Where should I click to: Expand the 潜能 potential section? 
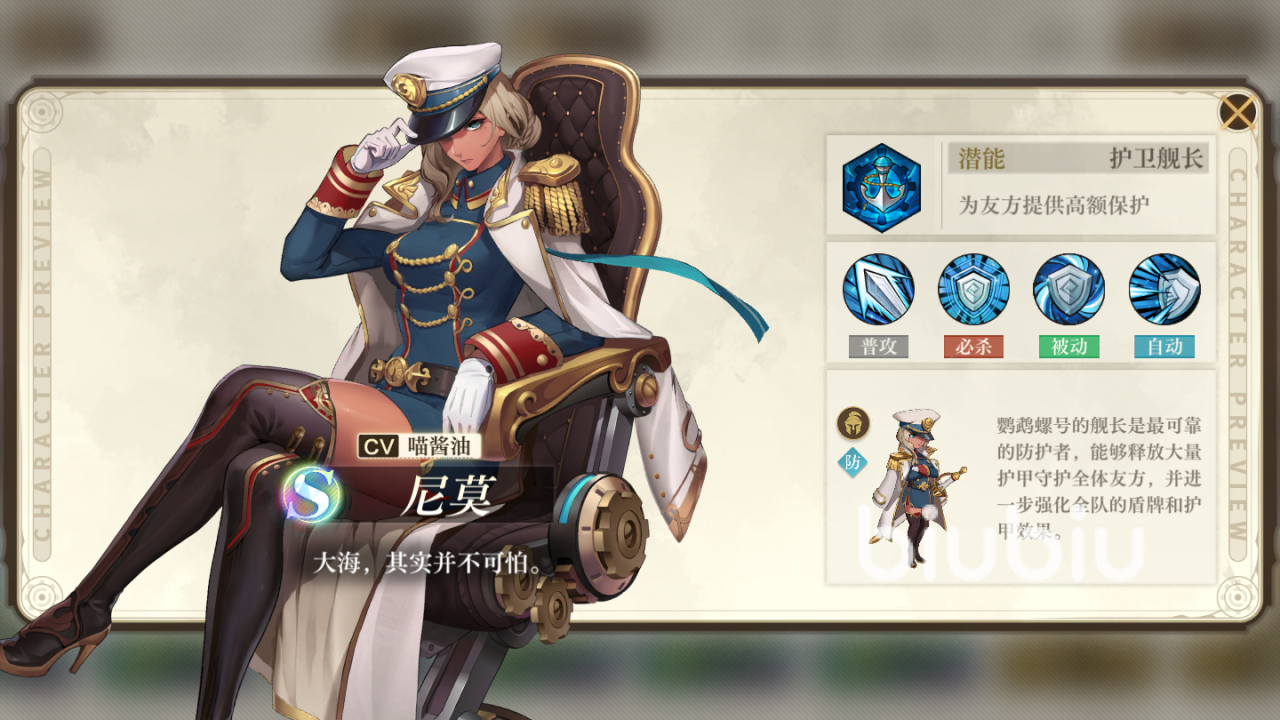(1020, 184)
